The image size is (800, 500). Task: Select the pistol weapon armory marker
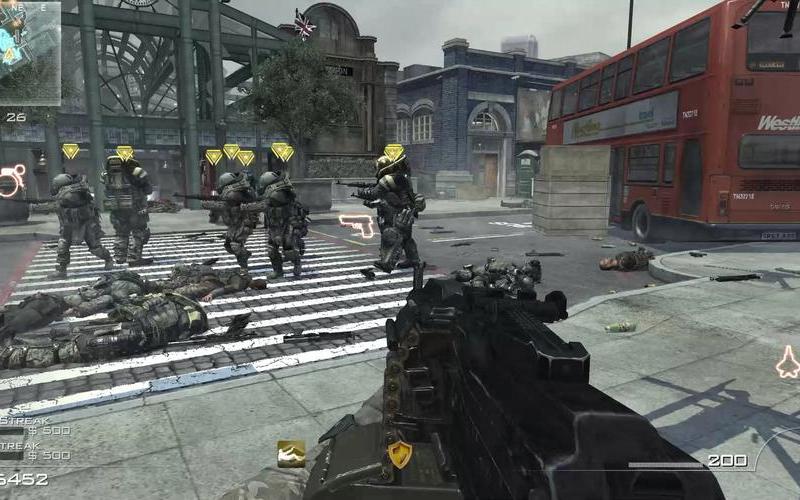pyautogui.click(x=356, y=225)
